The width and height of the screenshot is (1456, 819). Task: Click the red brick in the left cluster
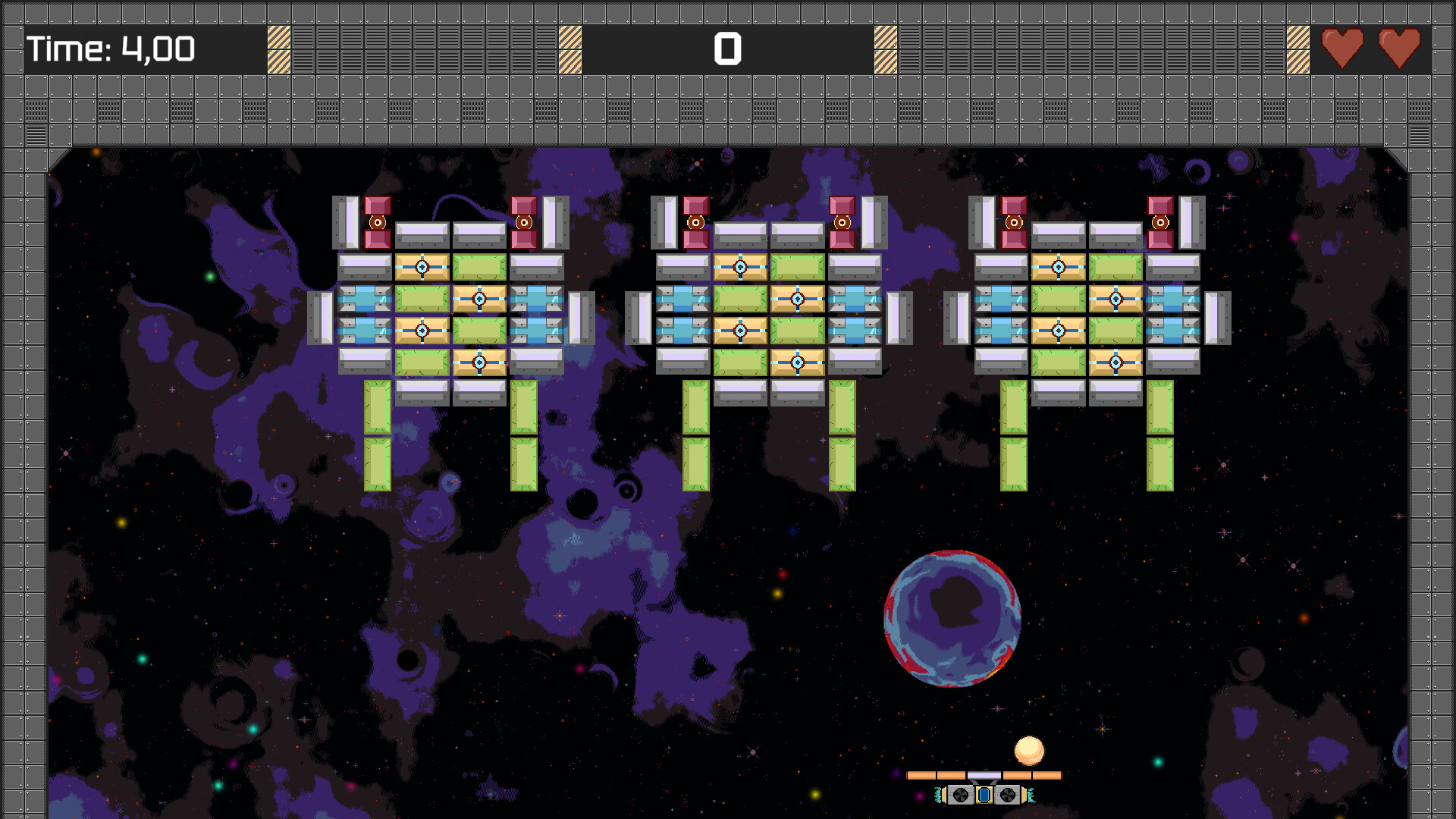point(377,222)
